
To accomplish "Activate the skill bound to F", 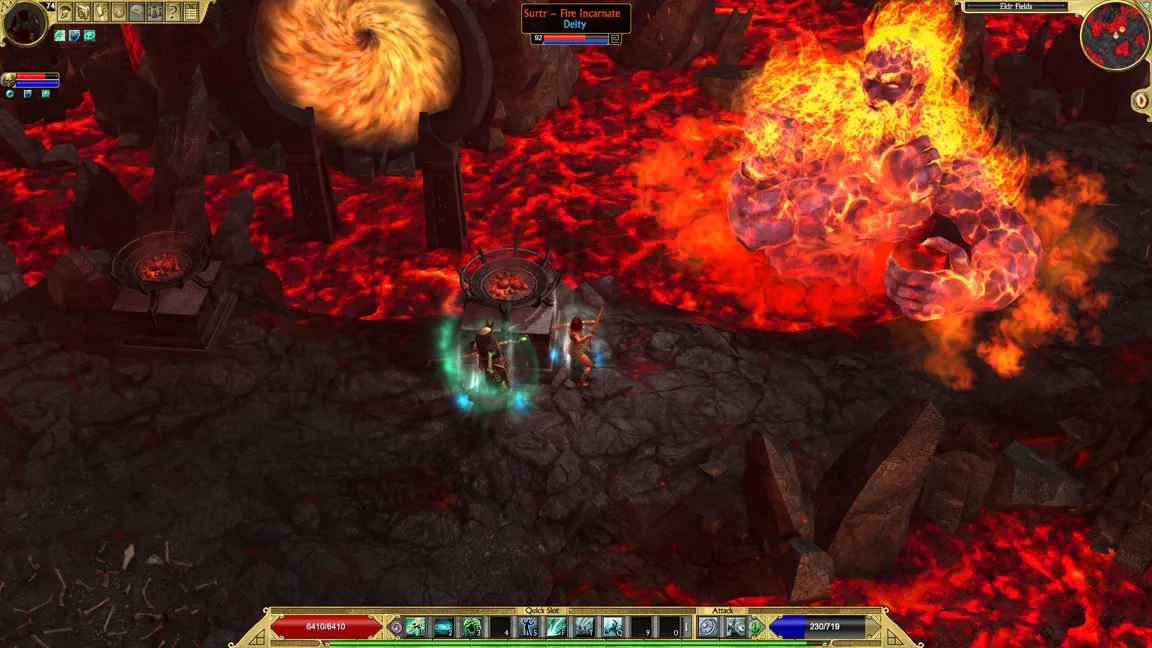I will point(556,627).
